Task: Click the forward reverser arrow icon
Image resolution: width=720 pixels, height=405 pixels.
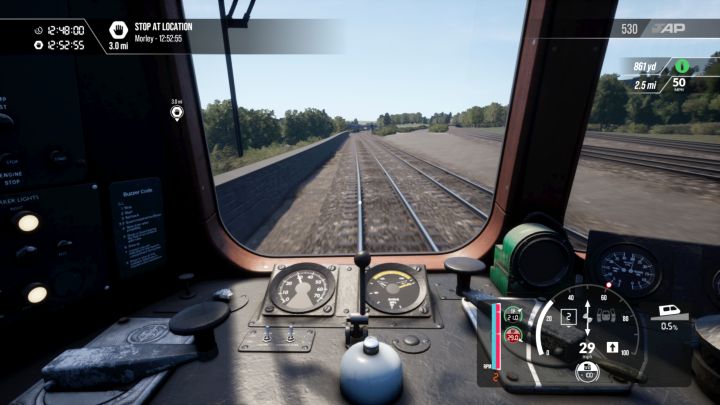Action: 613,347
